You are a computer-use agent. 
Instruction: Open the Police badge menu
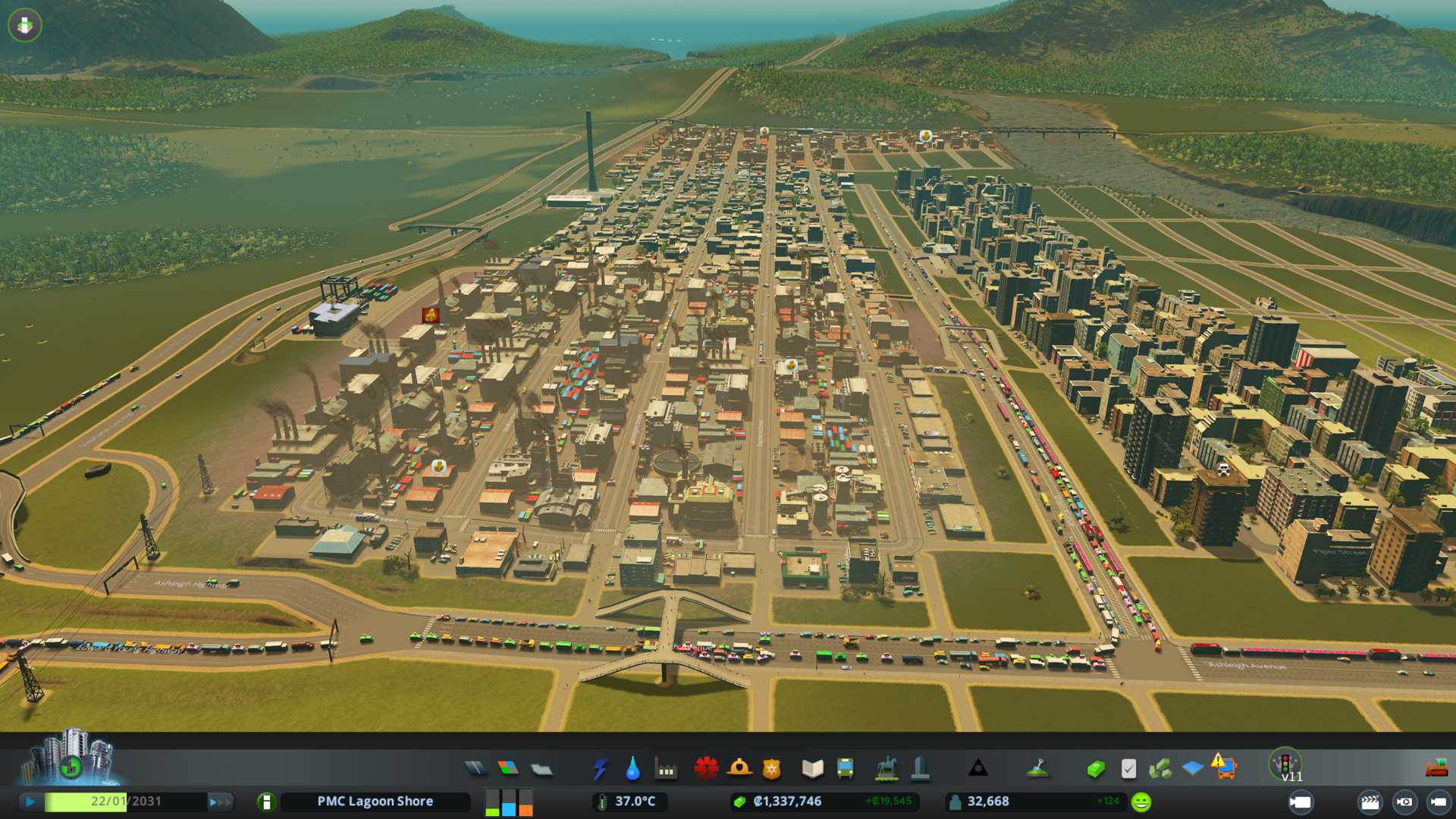[772, 769]
